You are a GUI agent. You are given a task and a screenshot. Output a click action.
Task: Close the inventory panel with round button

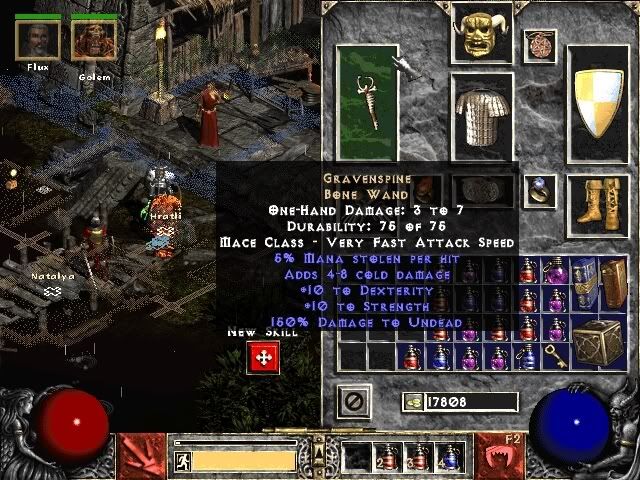353,401
